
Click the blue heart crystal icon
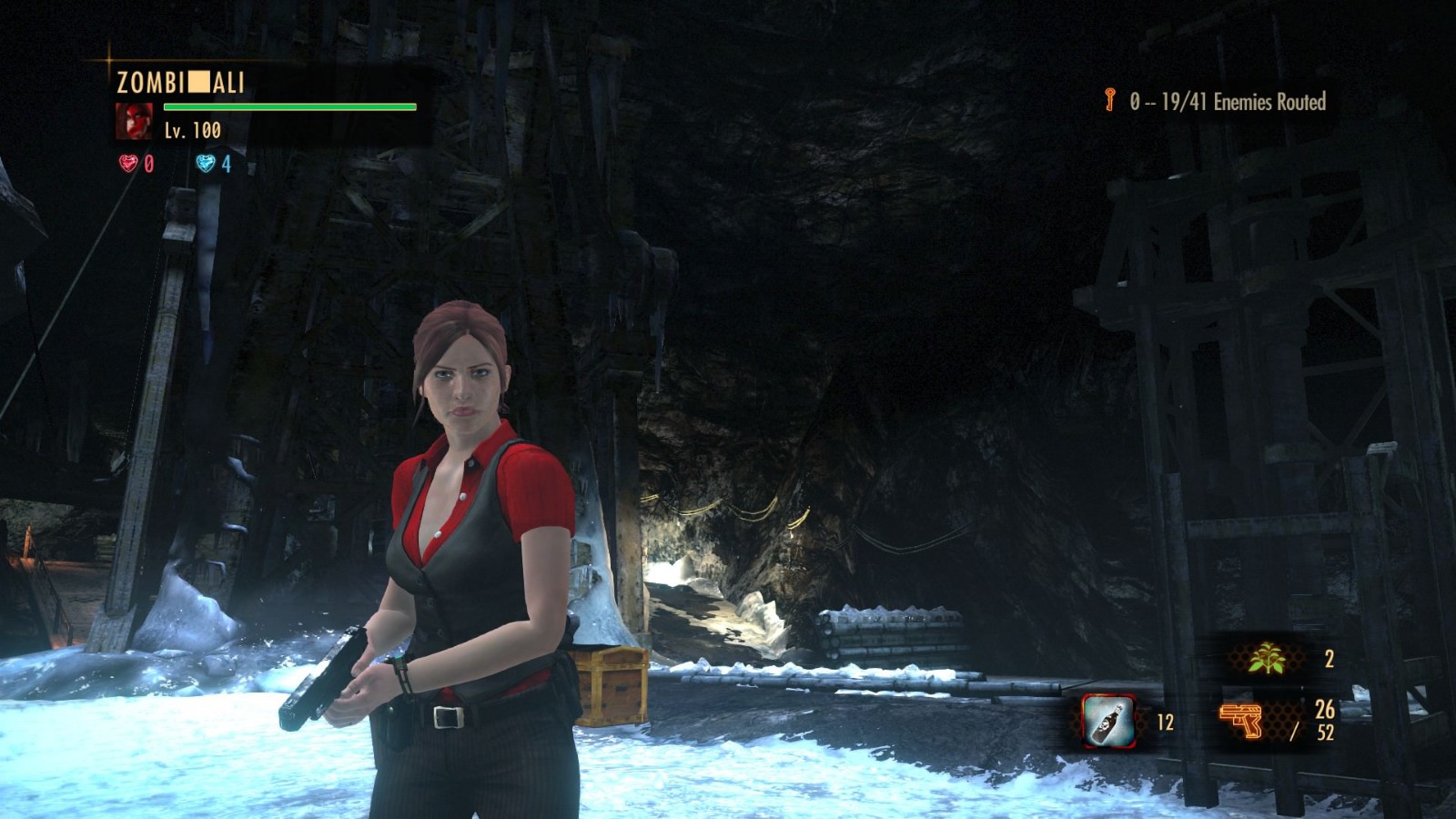[x=206, y=164]
